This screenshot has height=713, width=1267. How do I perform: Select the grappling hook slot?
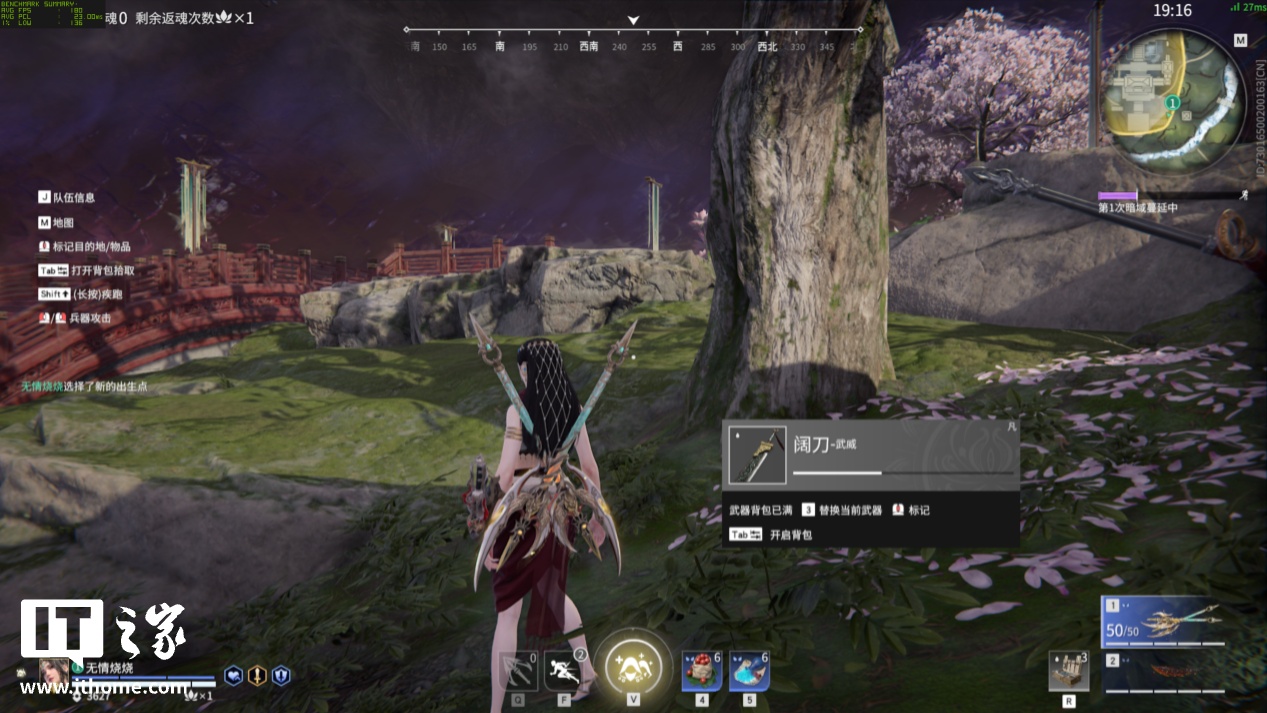[518, 670]
